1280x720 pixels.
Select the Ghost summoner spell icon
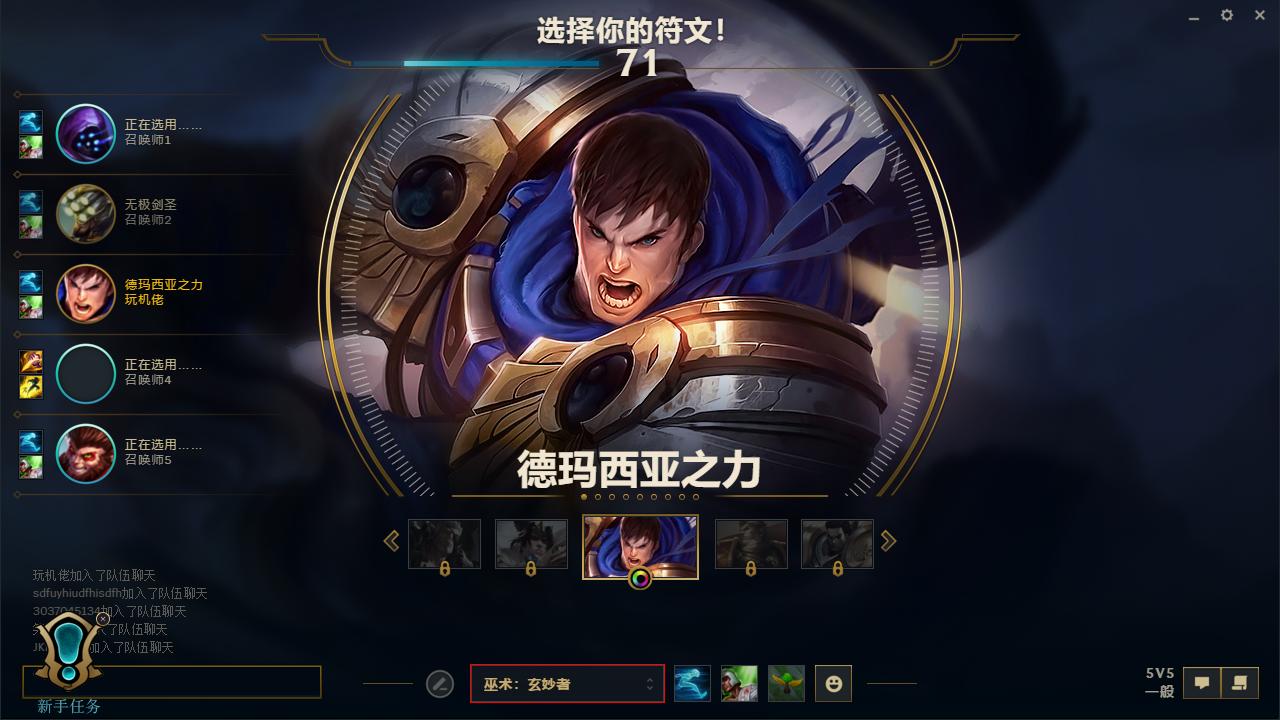tap(692, 683)
